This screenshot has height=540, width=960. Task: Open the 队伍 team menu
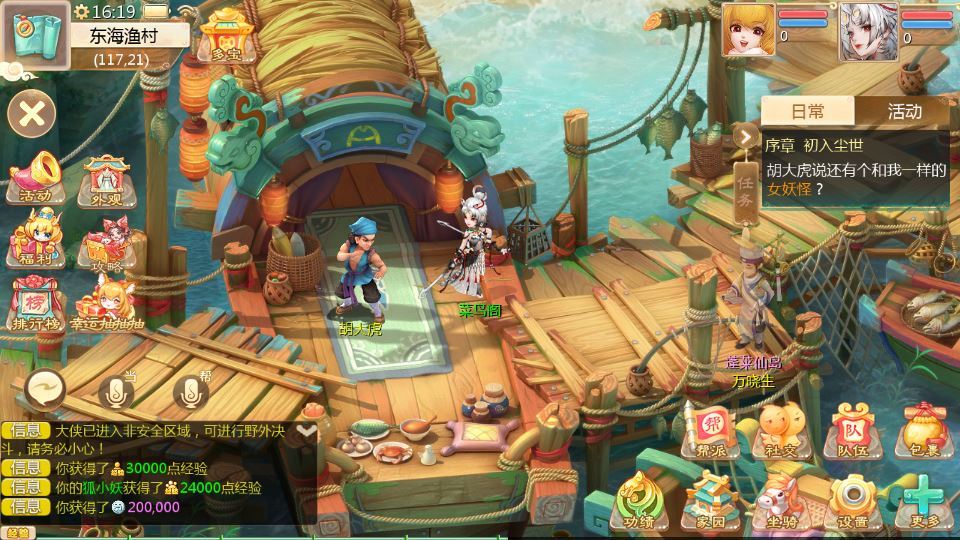click(853, 430)
